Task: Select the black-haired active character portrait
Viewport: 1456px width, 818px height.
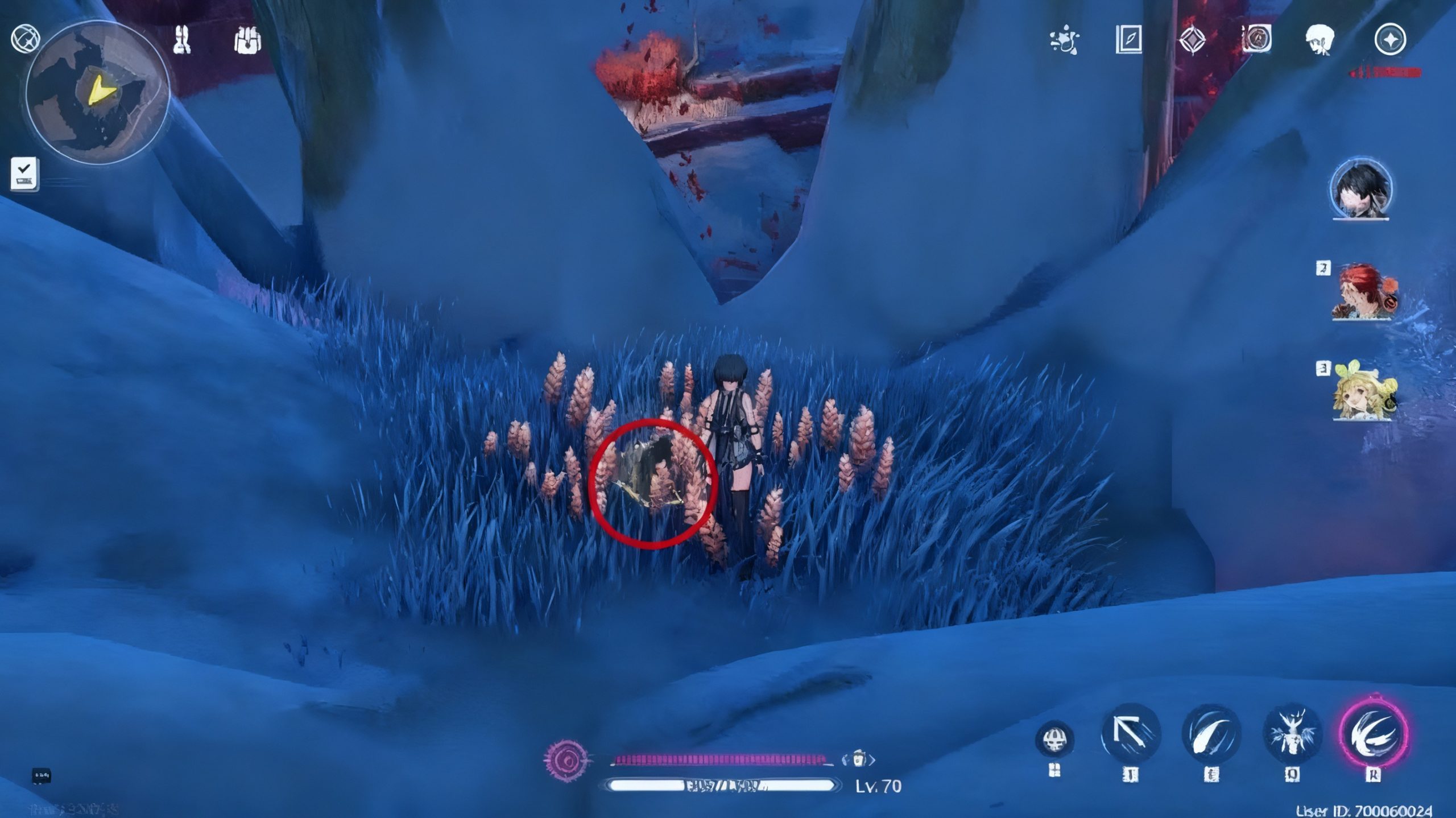Action: pos(1361,191)
